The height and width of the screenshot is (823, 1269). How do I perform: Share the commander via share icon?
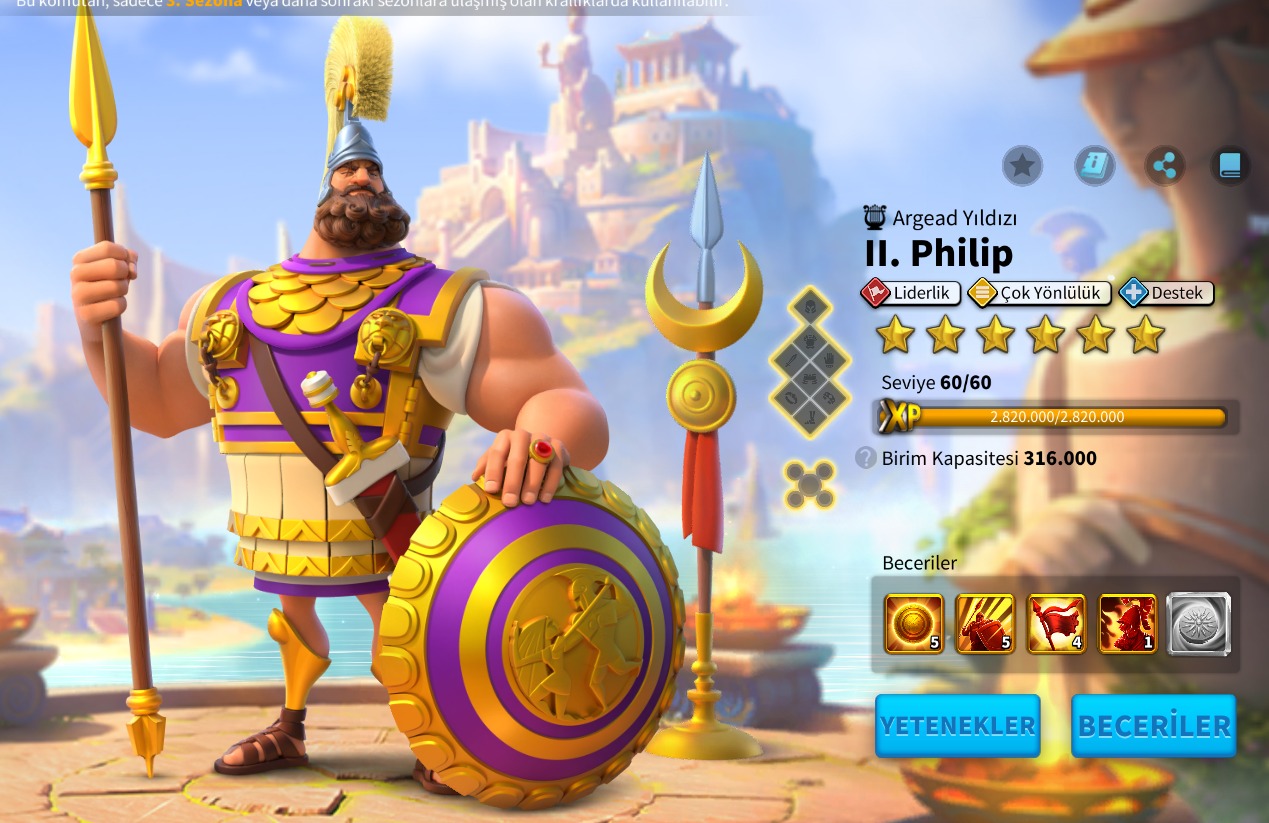1165,166
